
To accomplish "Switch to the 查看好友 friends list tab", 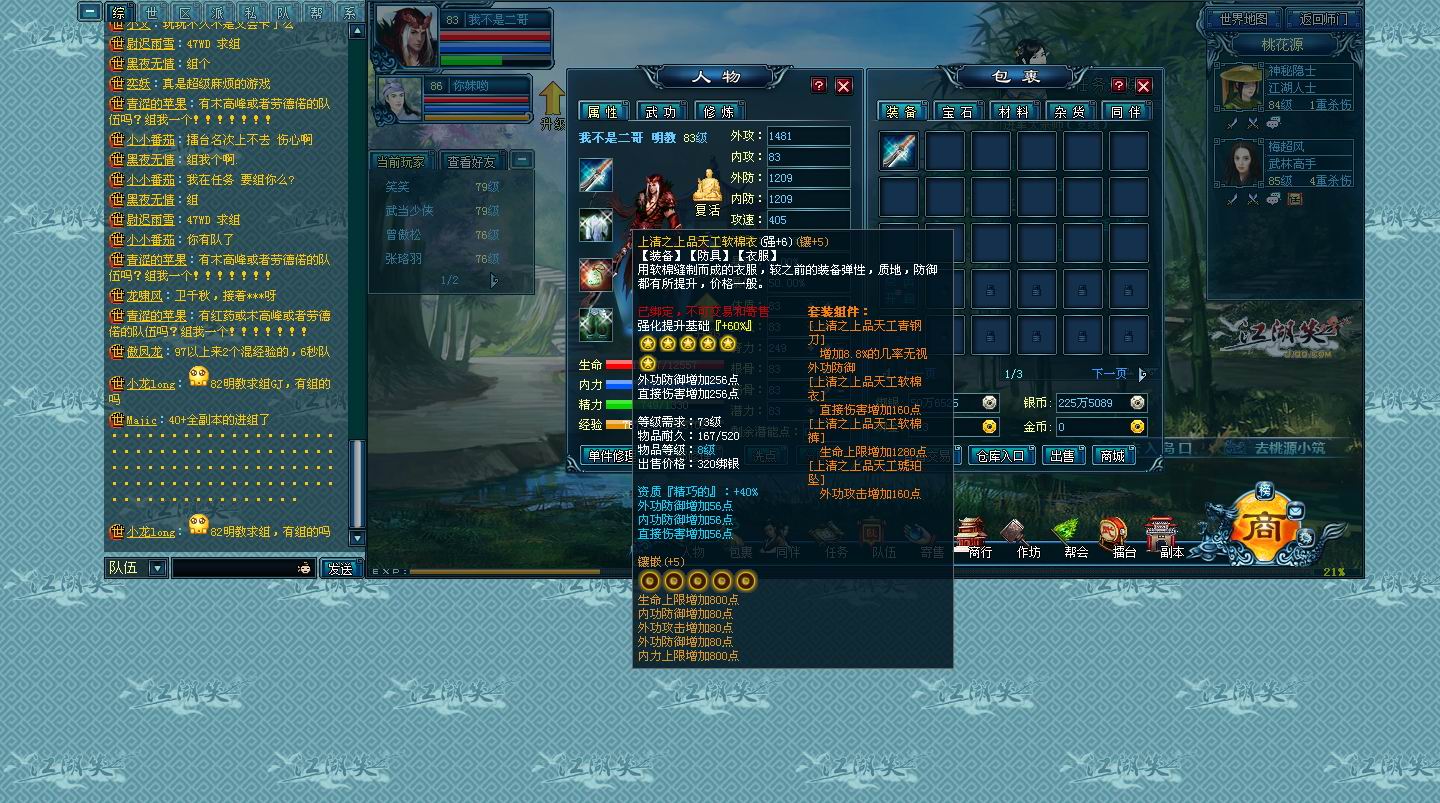I will coord(471,161).
